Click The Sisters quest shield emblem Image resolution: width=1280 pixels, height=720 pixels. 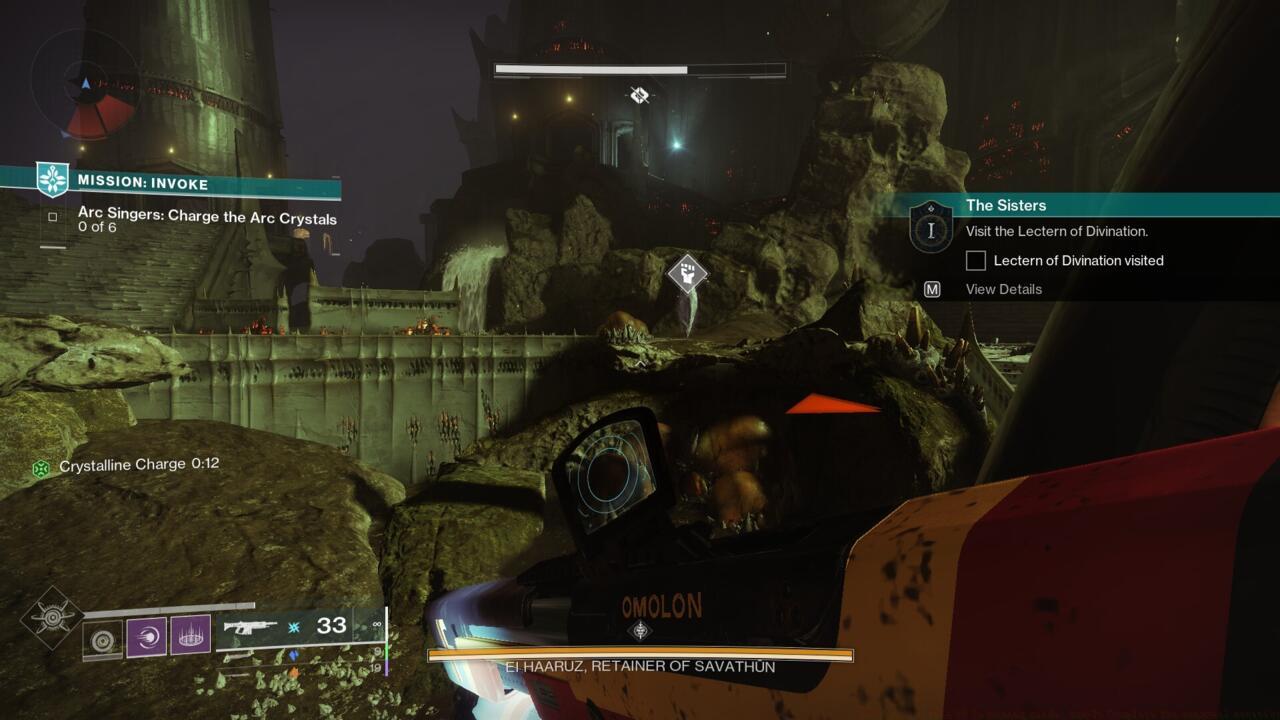(930, 228)
